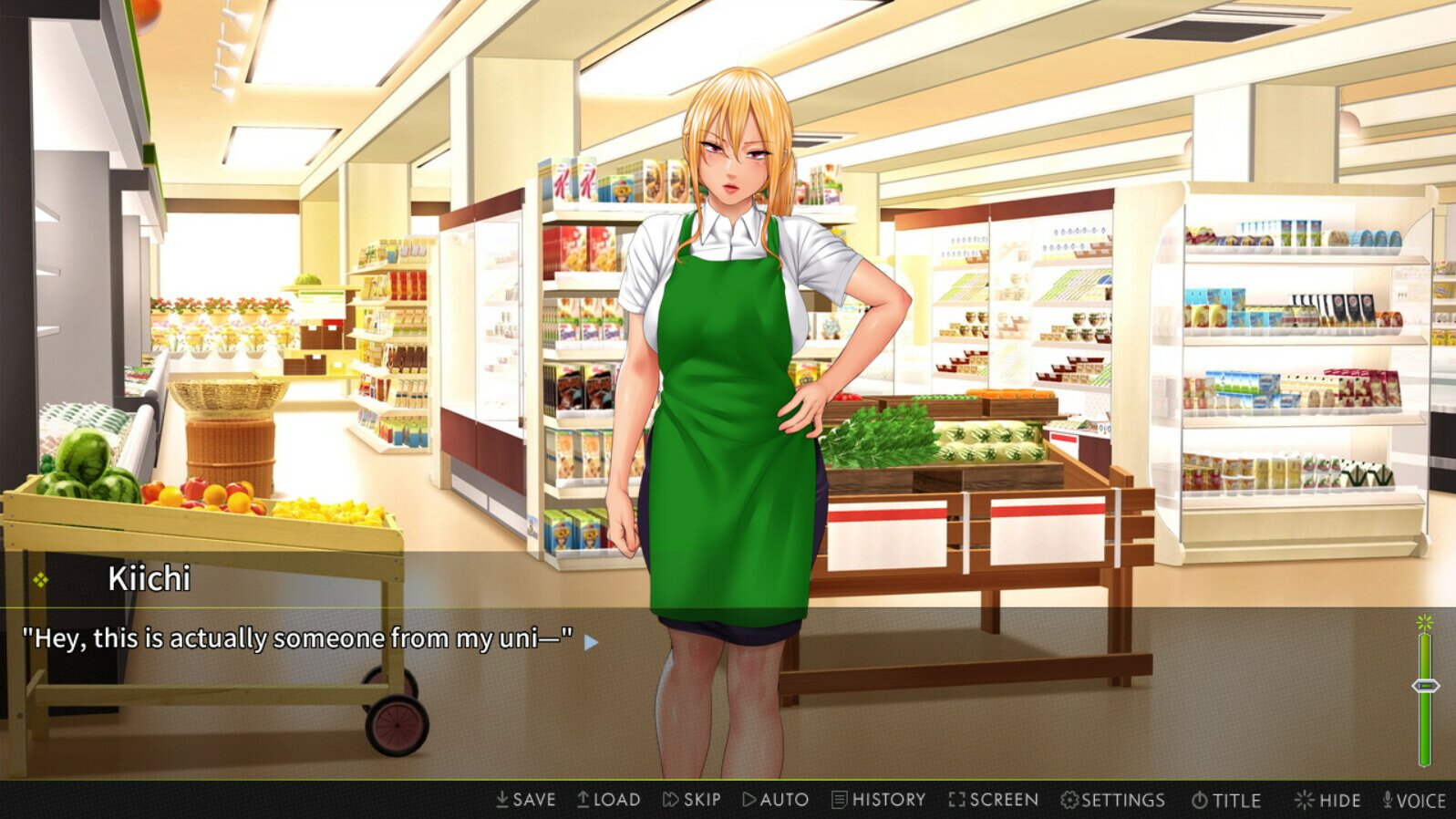Select the LOAD upload icon
Image resolution: width=1456 pixels, height=819 pixels.
(x=582, y=799)
